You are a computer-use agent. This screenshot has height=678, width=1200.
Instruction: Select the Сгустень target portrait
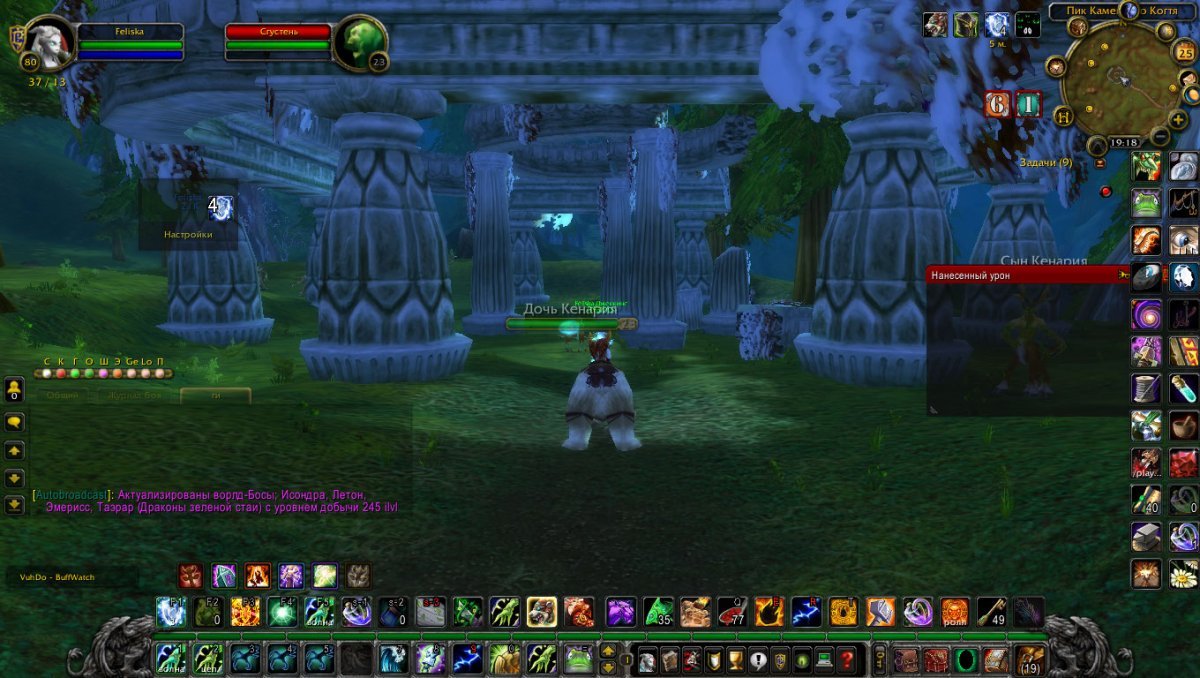click(358, 42)
